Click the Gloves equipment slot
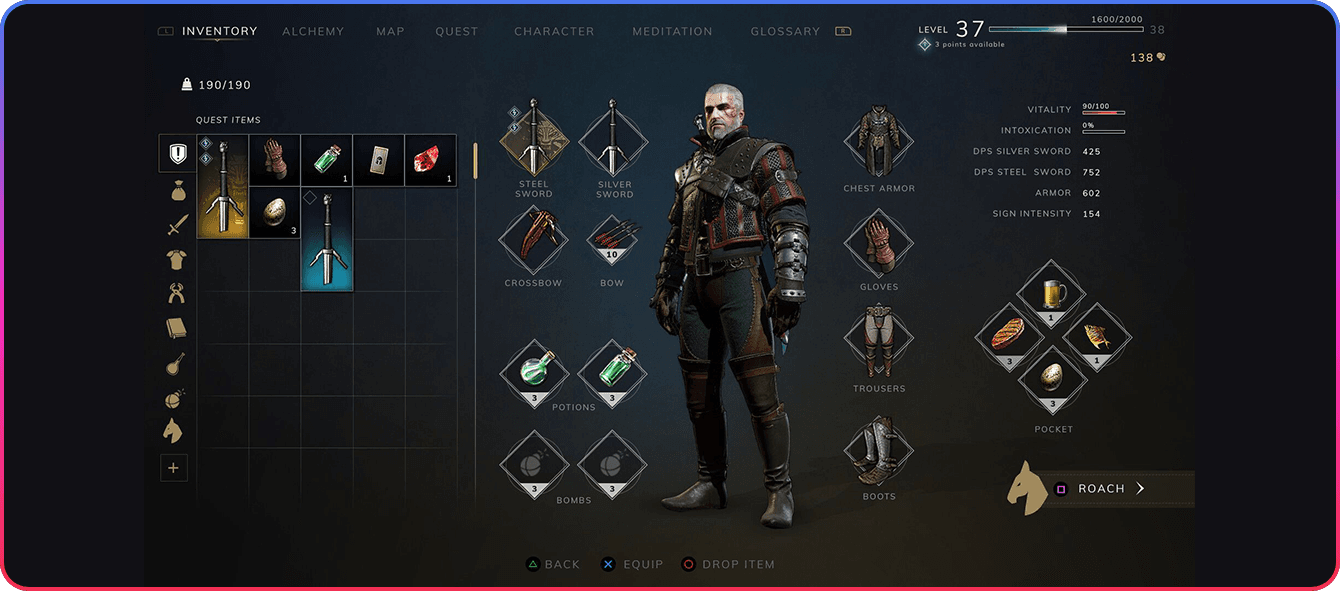Viewport: 1340px width, 591px height. 879,243
